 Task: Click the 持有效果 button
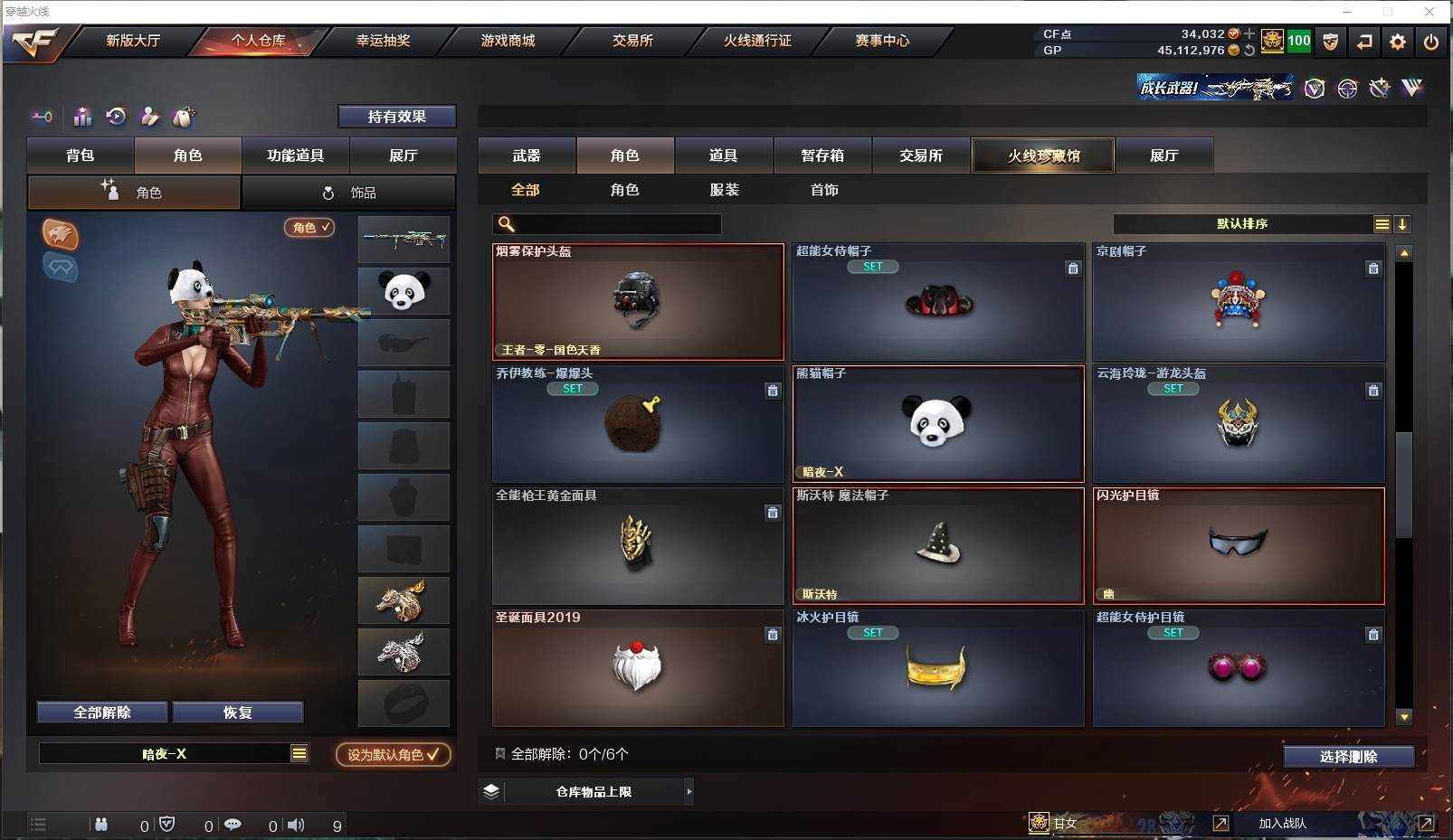pos(396,117)
